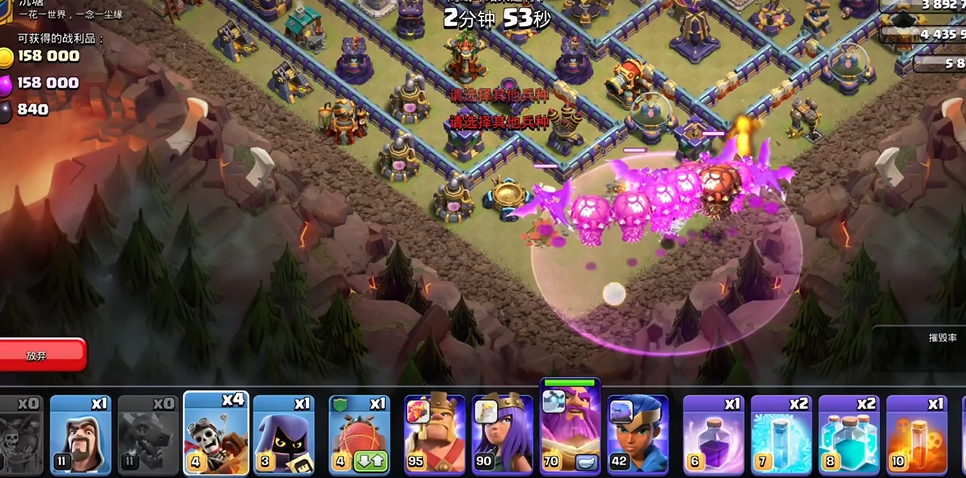Pick the Clone spell with three bottles
Image resolution: width=966 pixels, height=478 pixels.
[x=848, y=433]
